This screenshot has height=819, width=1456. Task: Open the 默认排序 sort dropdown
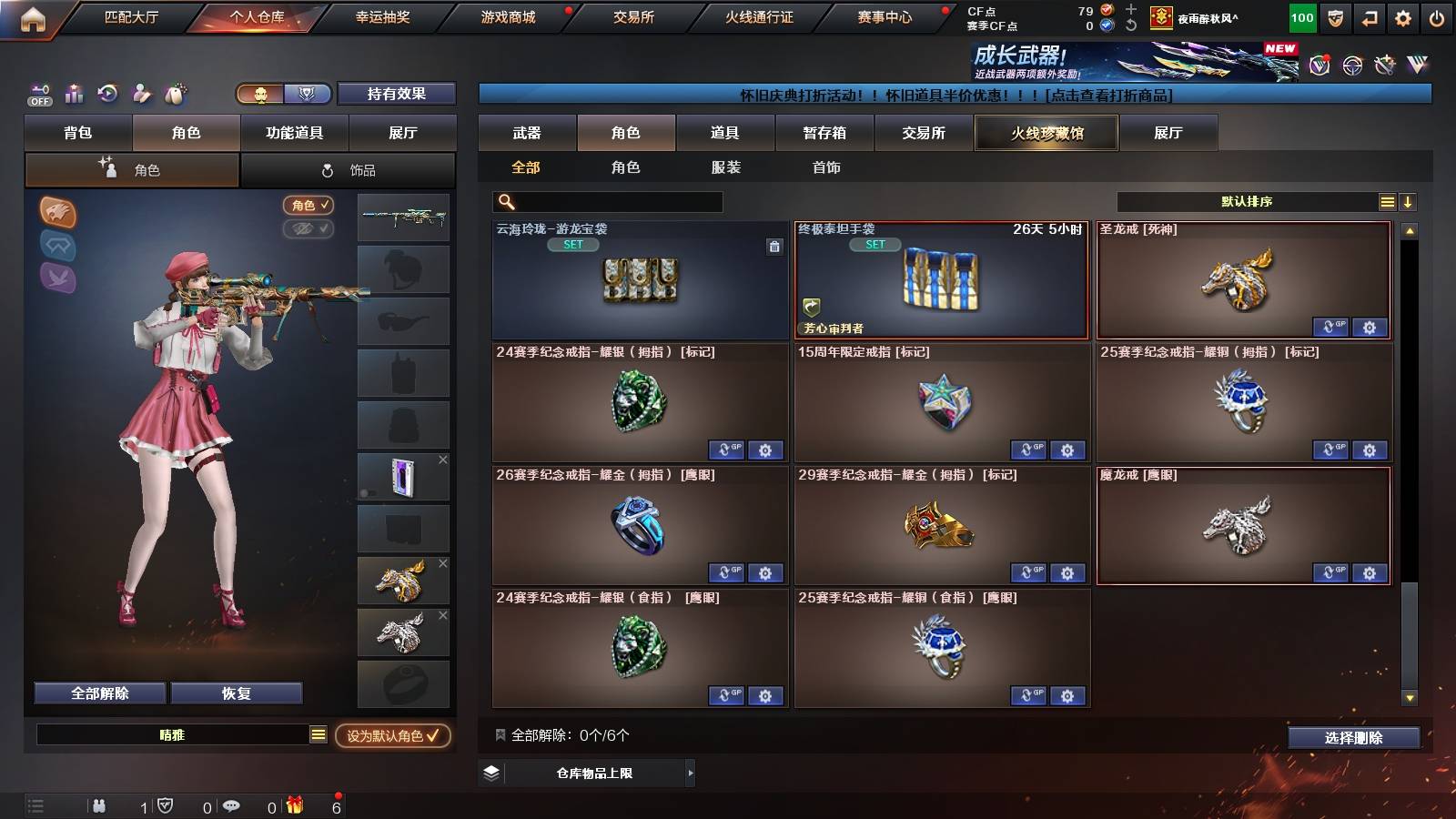click(x=1245, y=199)
